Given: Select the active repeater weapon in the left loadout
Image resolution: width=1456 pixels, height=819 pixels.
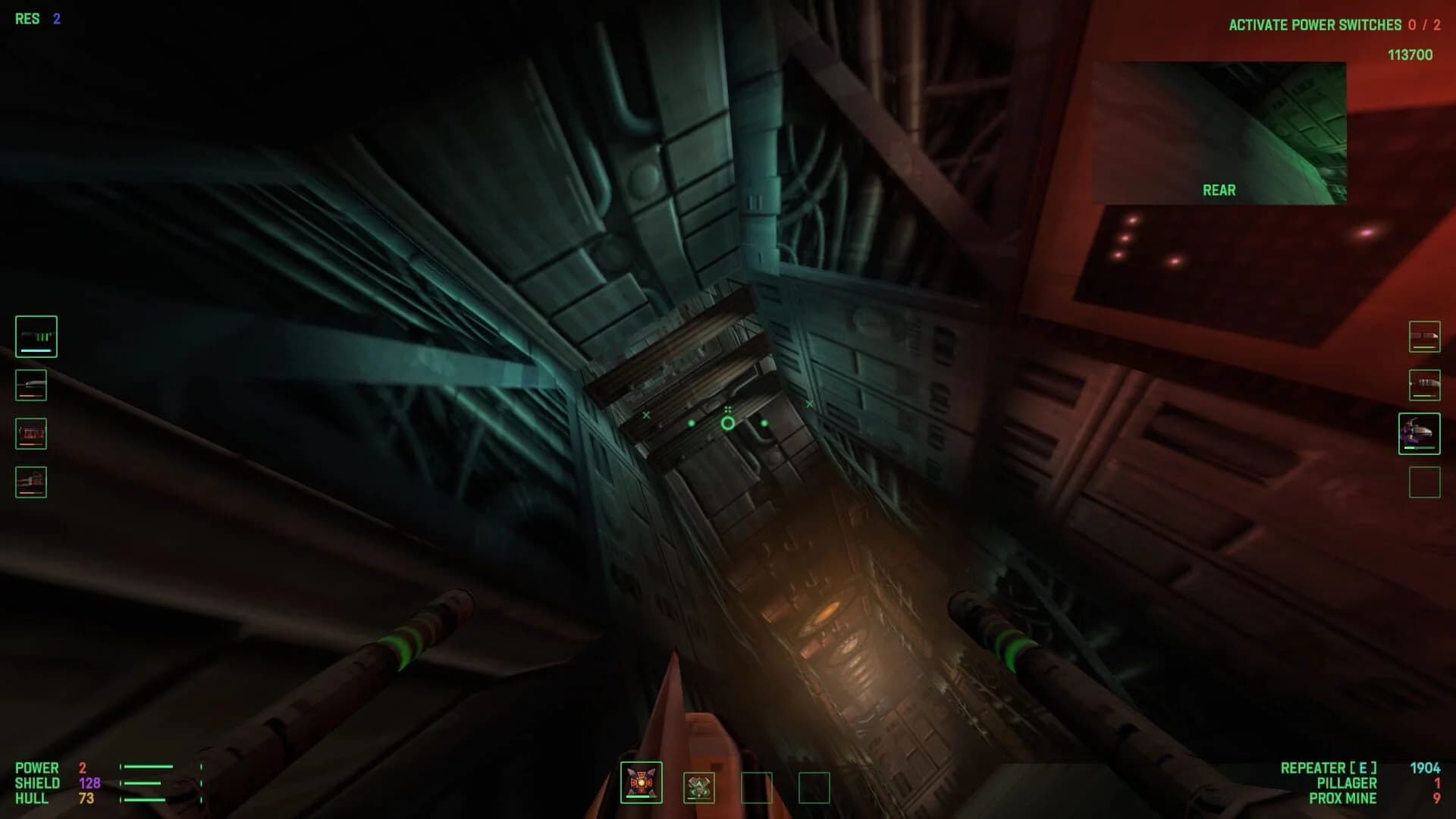Looking at the screenshot, I should pyautogui.click(x=36, y=337).
